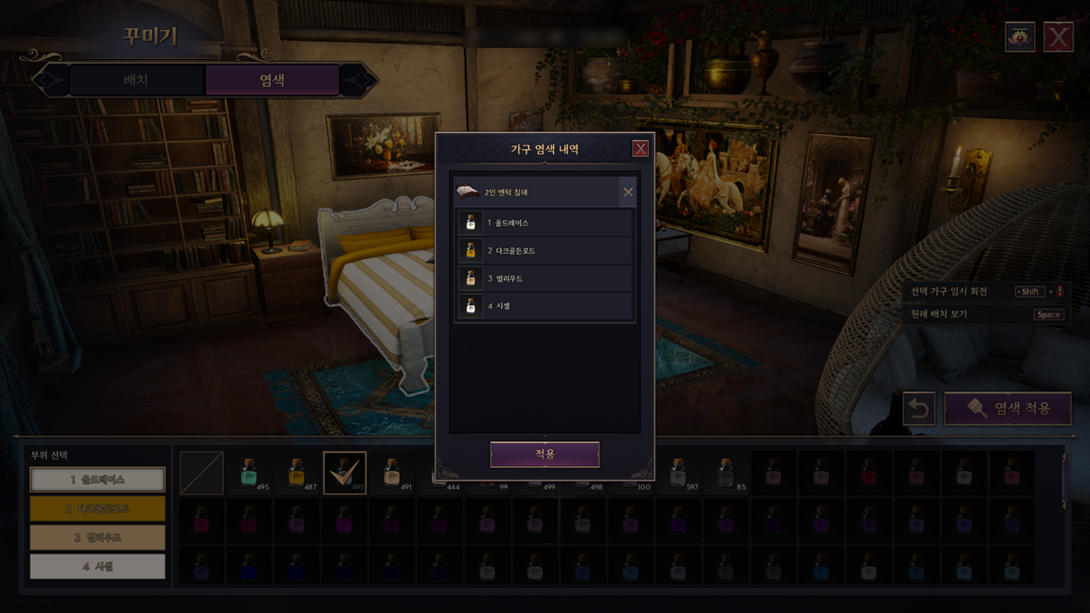Click the 염색 적용 button
This screenshot has height=613, width=1090.
1008,408
